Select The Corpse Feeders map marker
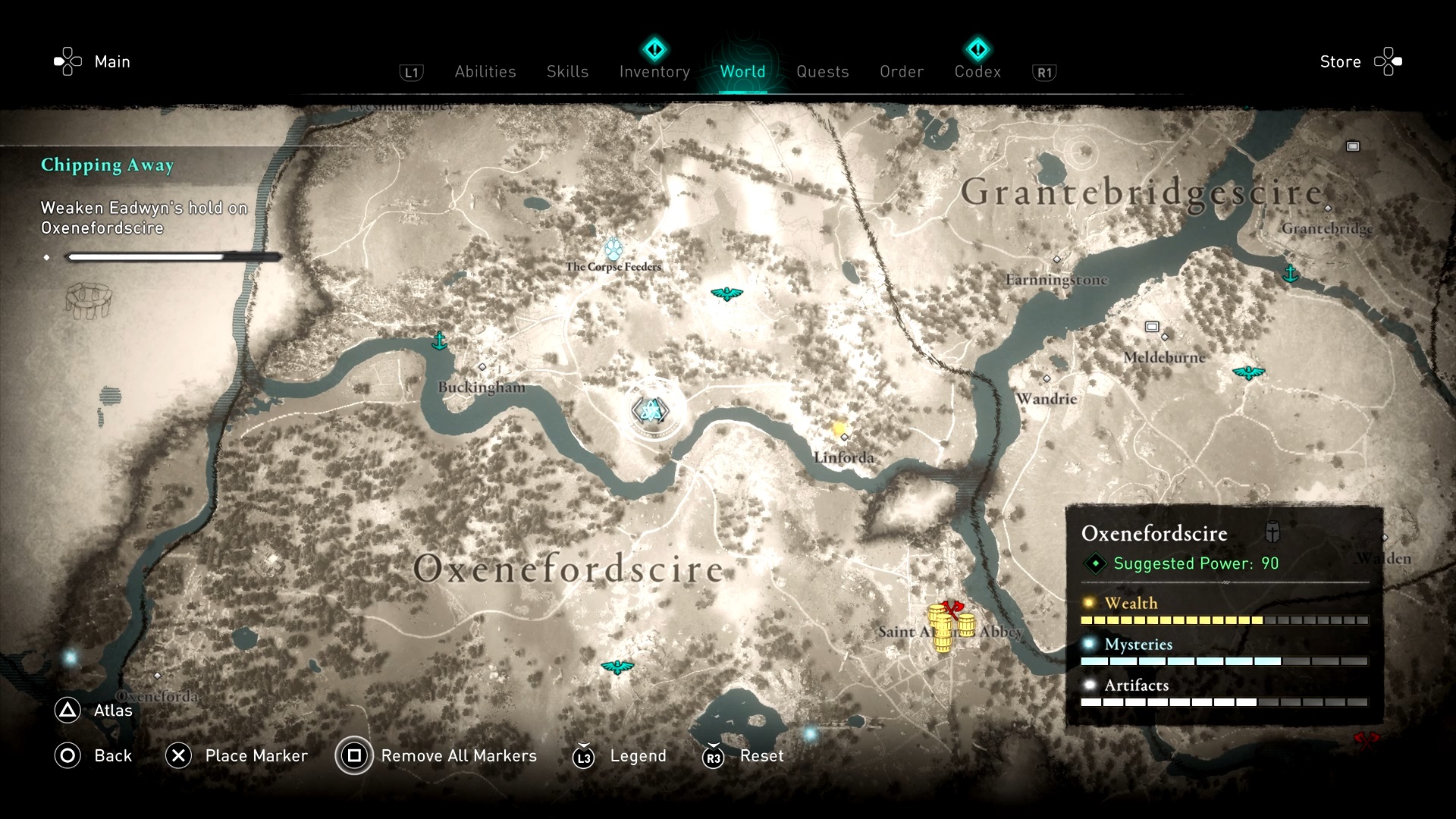The image size is (1456, 819). (613, 249)
